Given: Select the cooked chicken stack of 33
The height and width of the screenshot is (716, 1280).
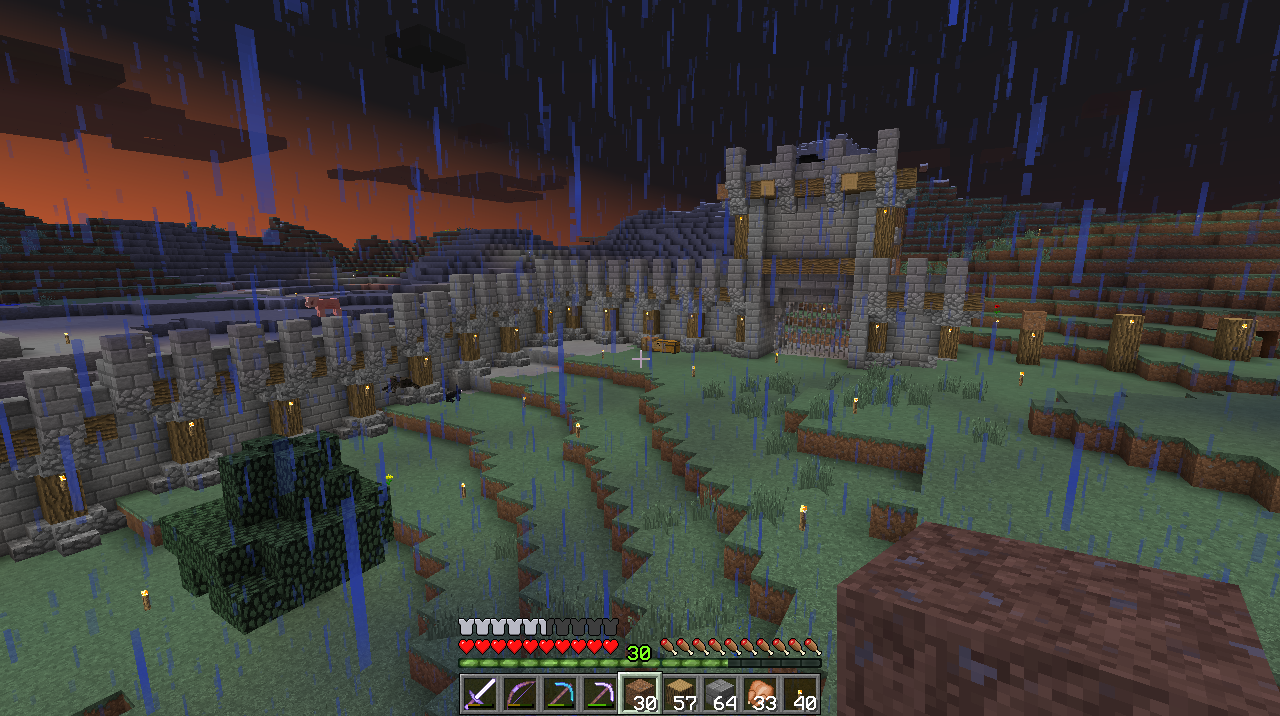Looking at the screenshot, I should [760, 693].
